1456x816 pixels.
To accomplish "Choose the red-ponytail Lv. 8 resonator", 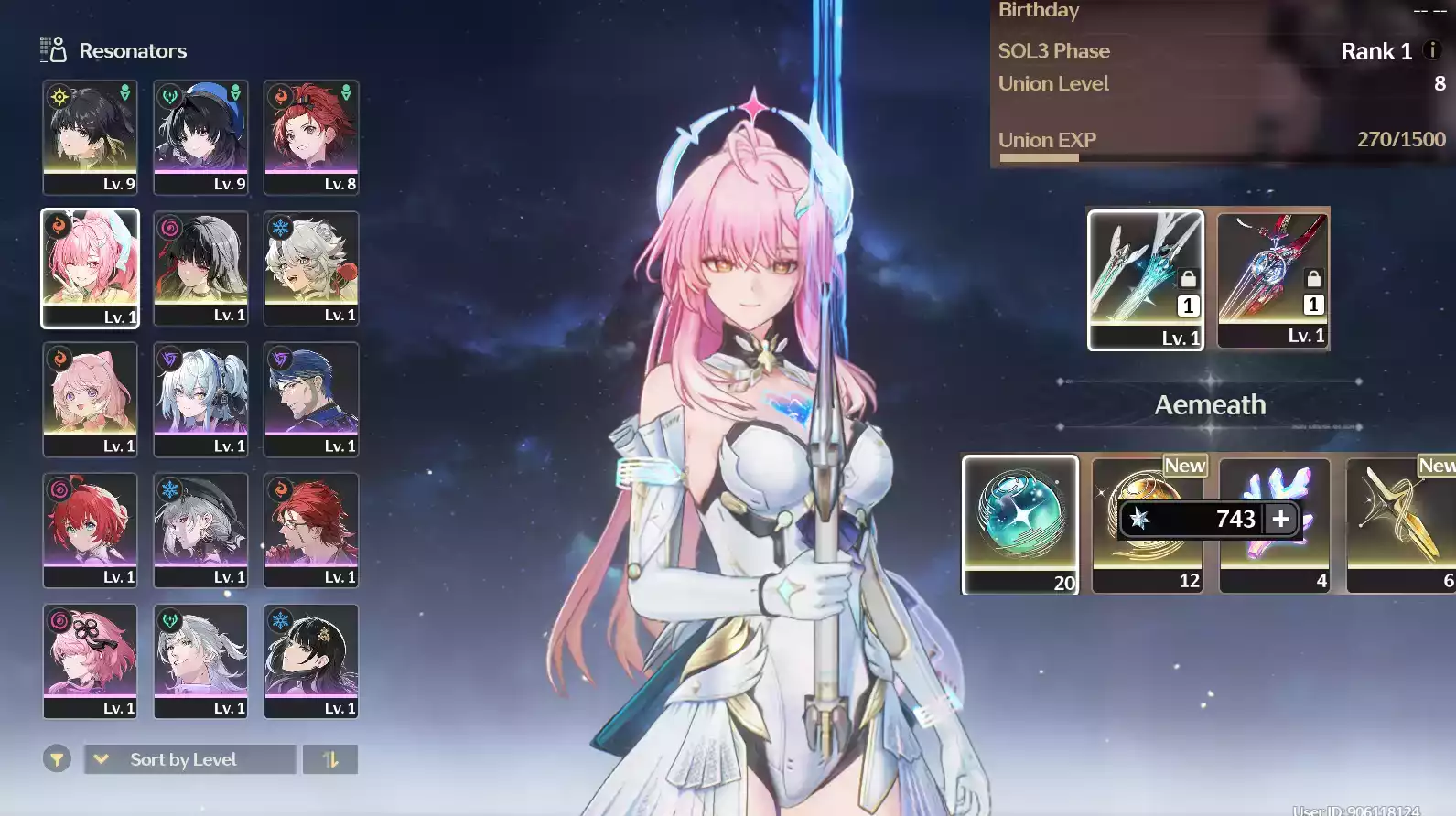I will click(311, 136).
